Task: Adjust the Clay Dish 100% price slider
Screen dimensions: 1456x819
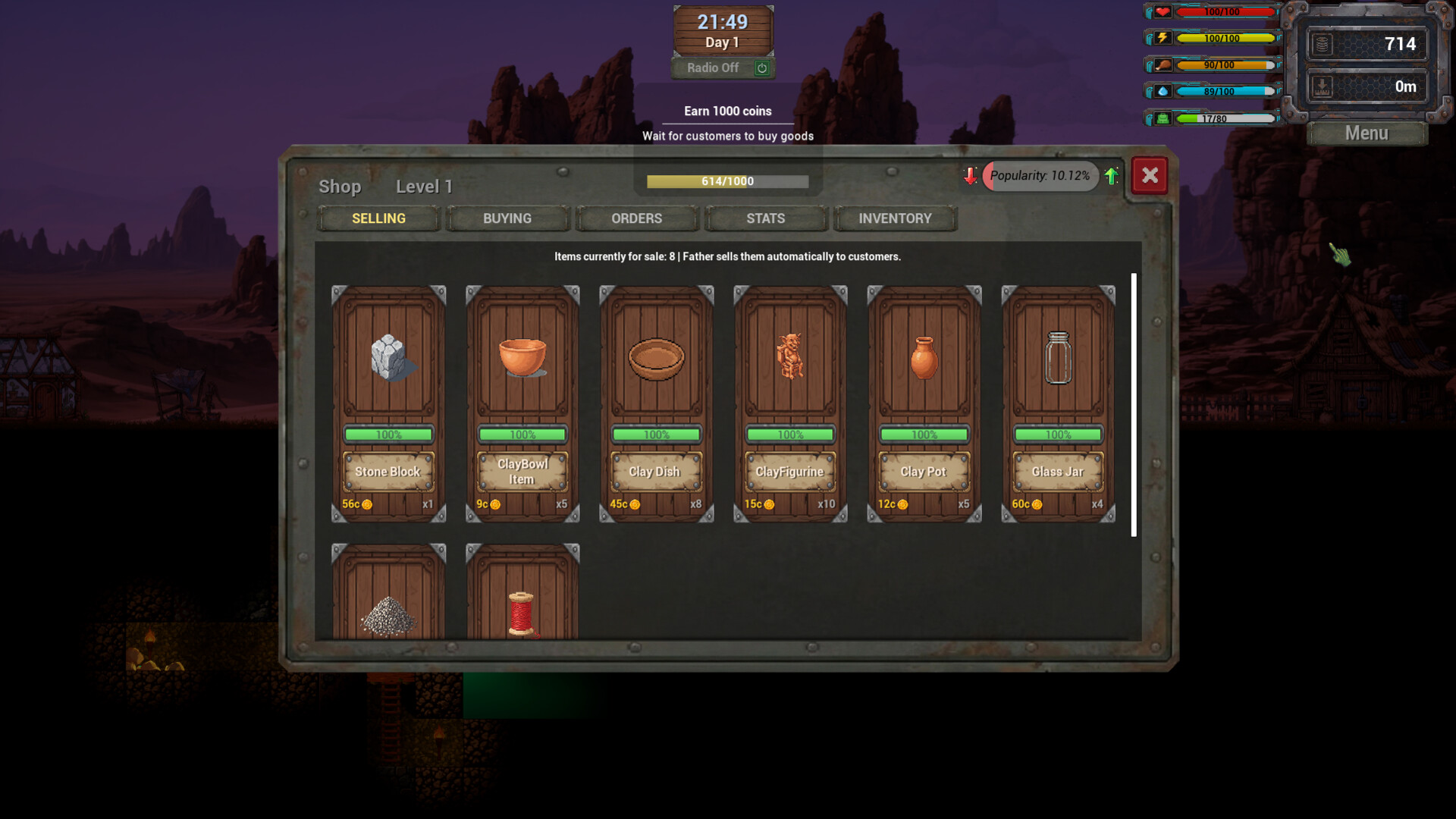Action: click(656, 435)
